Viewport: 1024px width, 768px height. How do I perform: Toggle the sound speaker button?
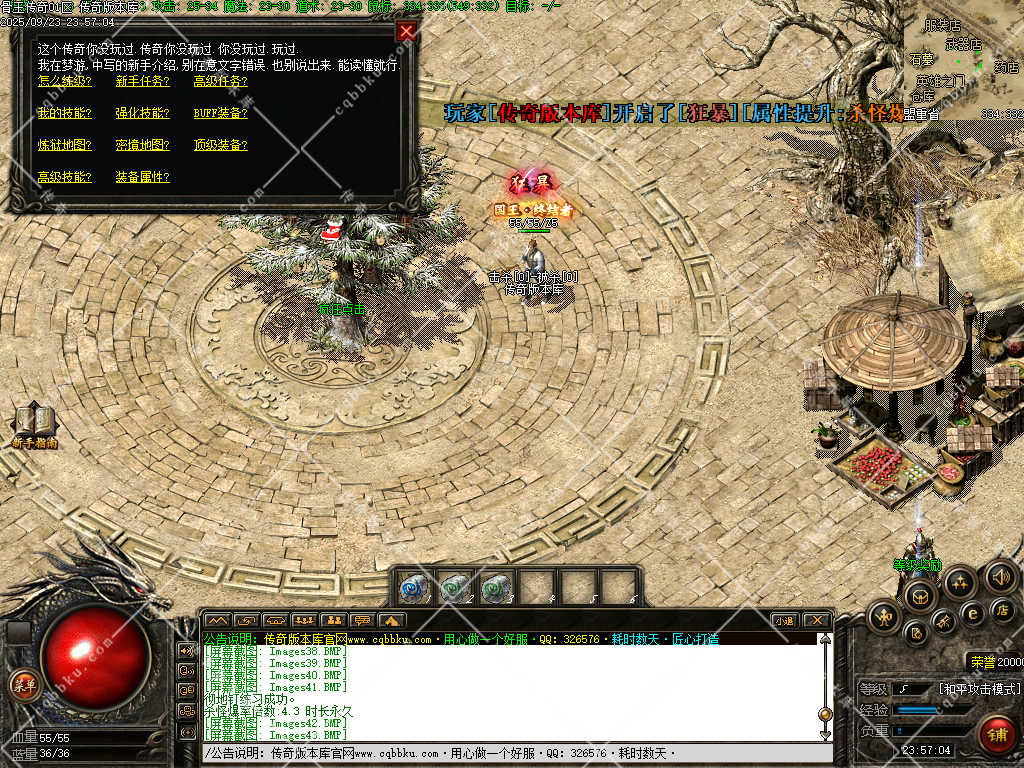[x=1001, y=577]
